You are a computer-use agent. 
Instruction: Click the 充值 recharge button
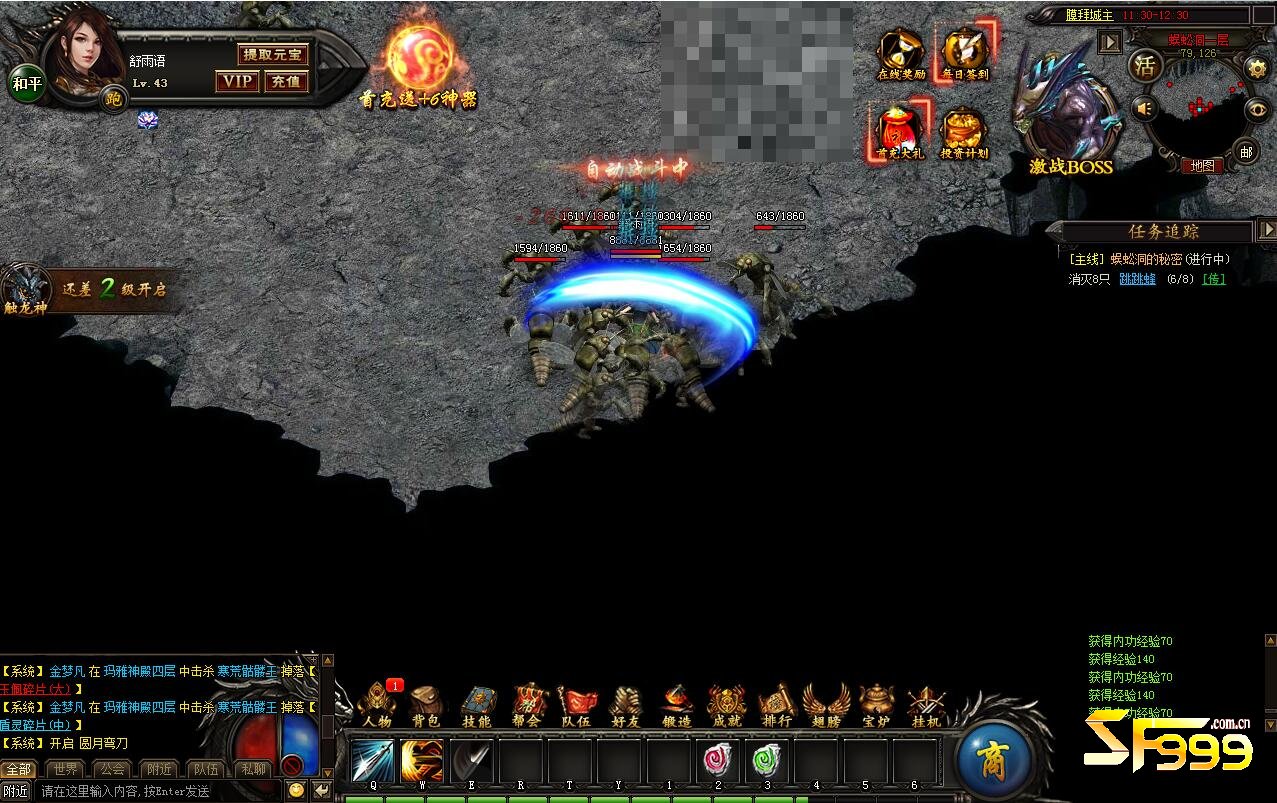tap(286, 81)
